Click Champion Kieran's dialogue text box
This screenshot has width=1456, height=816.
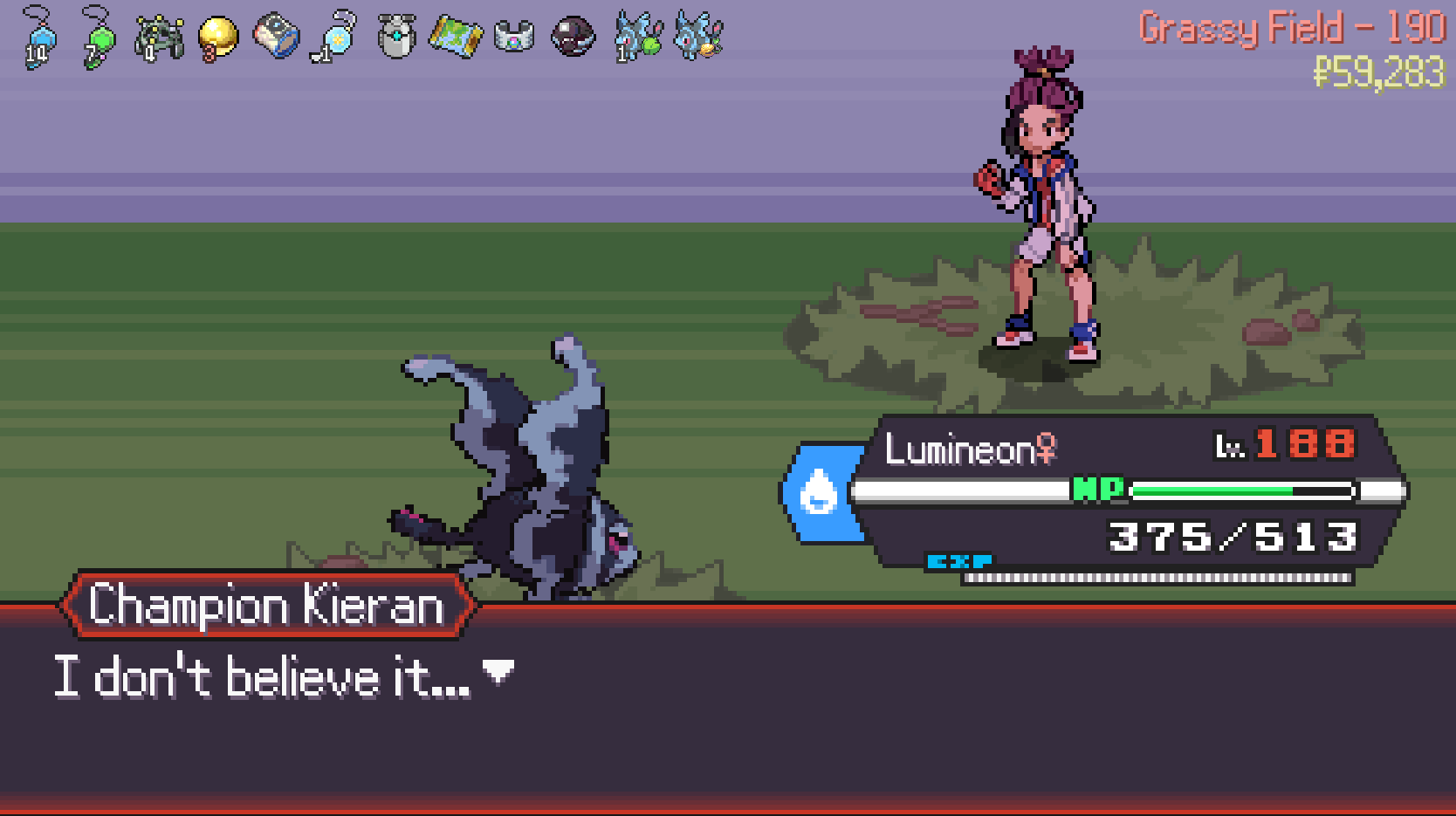728,707
